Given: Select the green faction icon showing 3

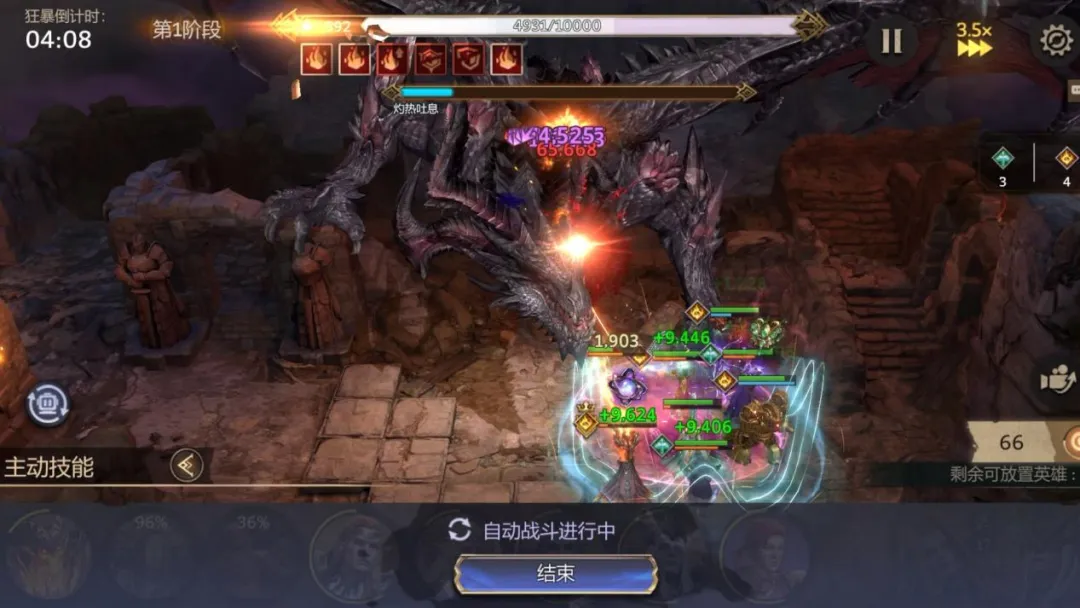Looking at the screenshot, I should pyautogui.click(x=1002, y=163).
